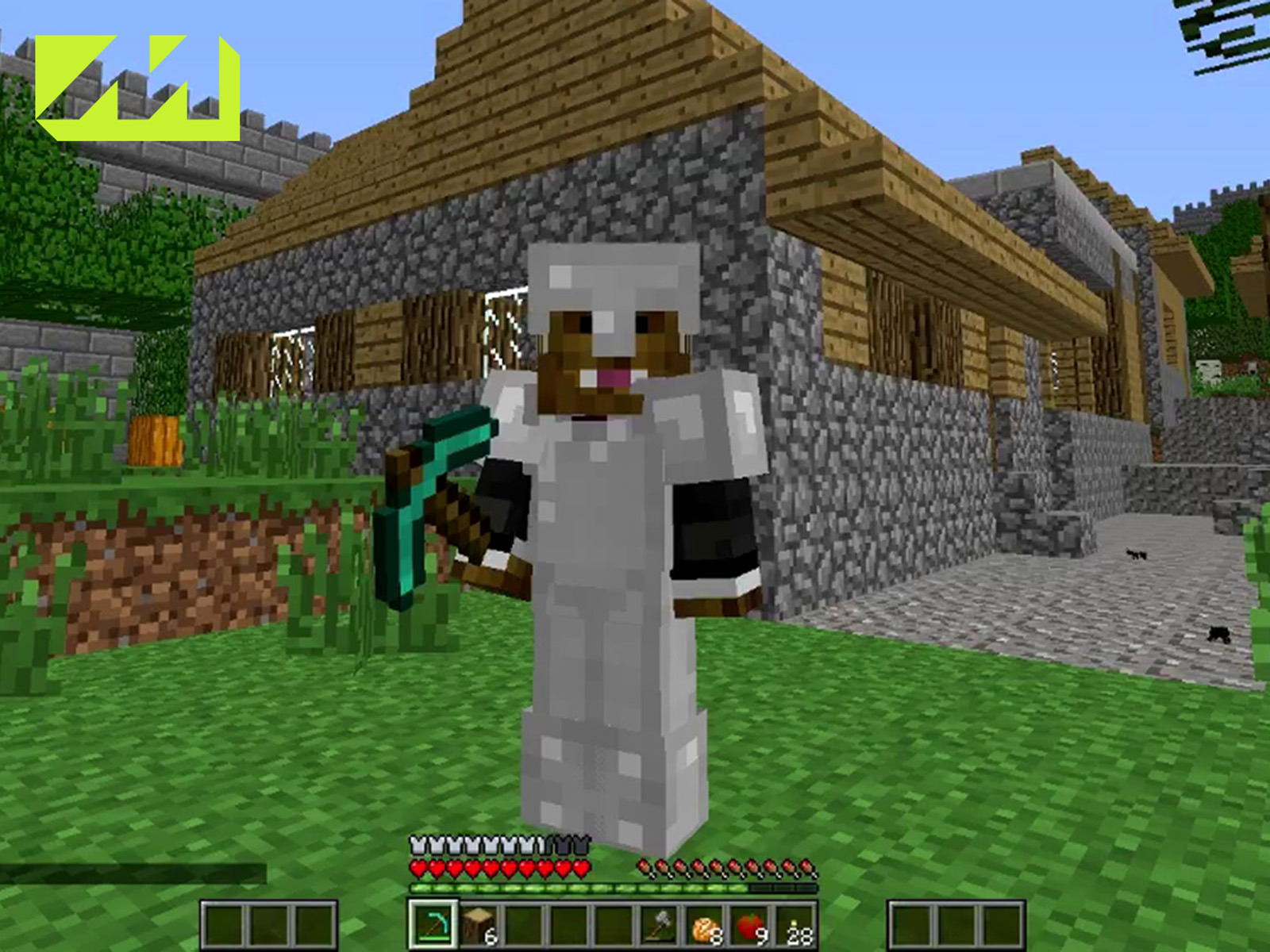Click the first heart on the health bar
The width and height of the screenshot is (1270, 952).
(418, 867)
